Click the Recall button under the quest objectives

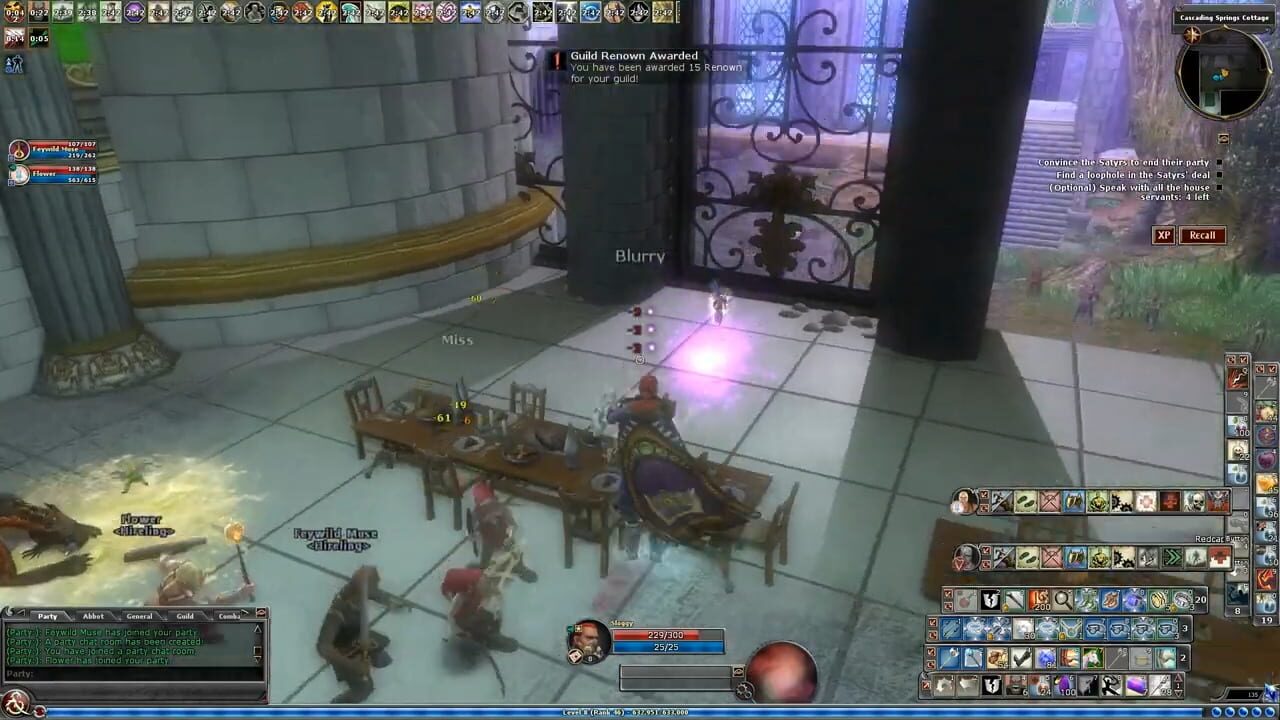pos(1201,235)
